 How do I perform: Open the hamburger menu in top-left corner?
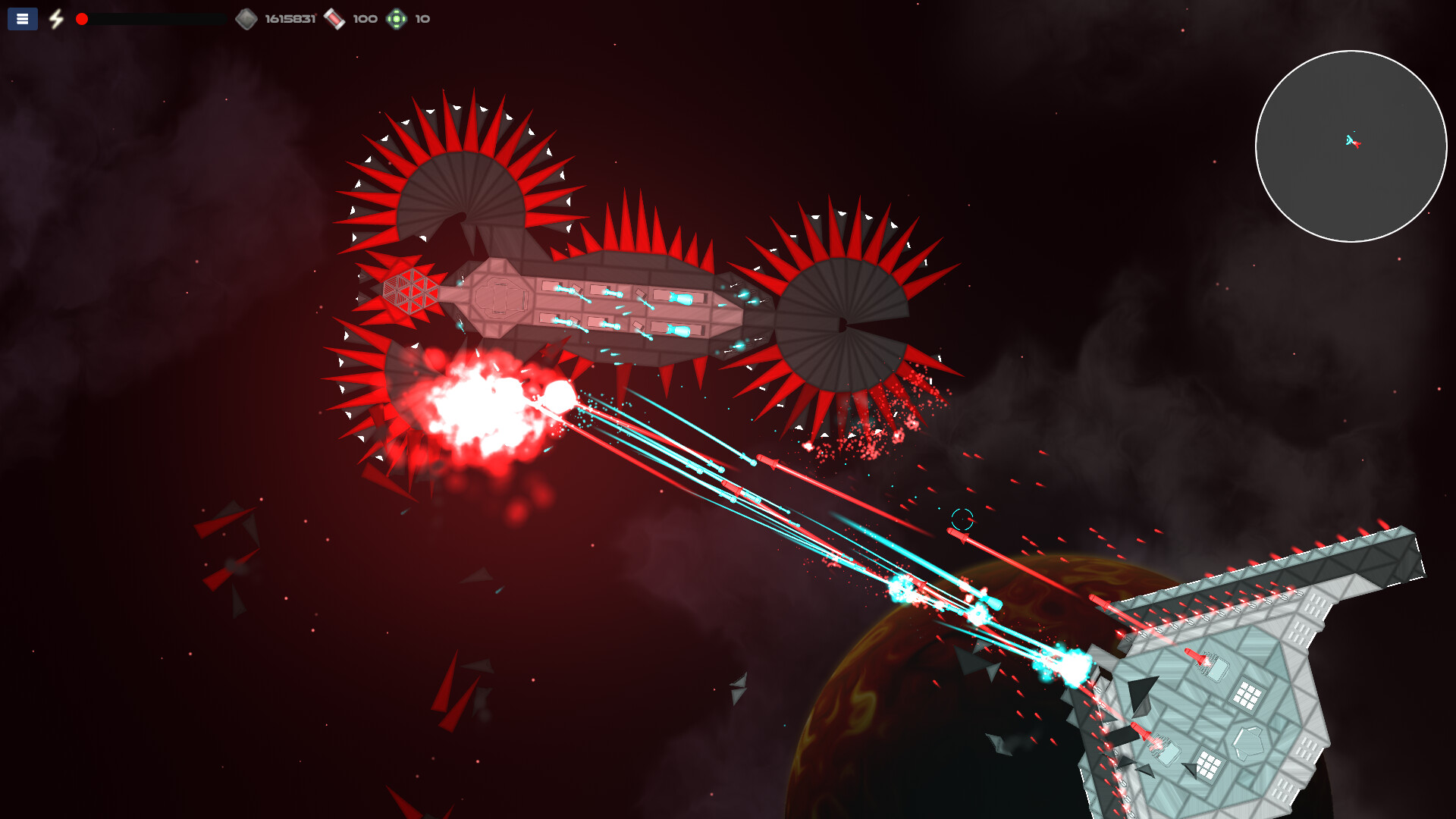(x=22, y=19)
